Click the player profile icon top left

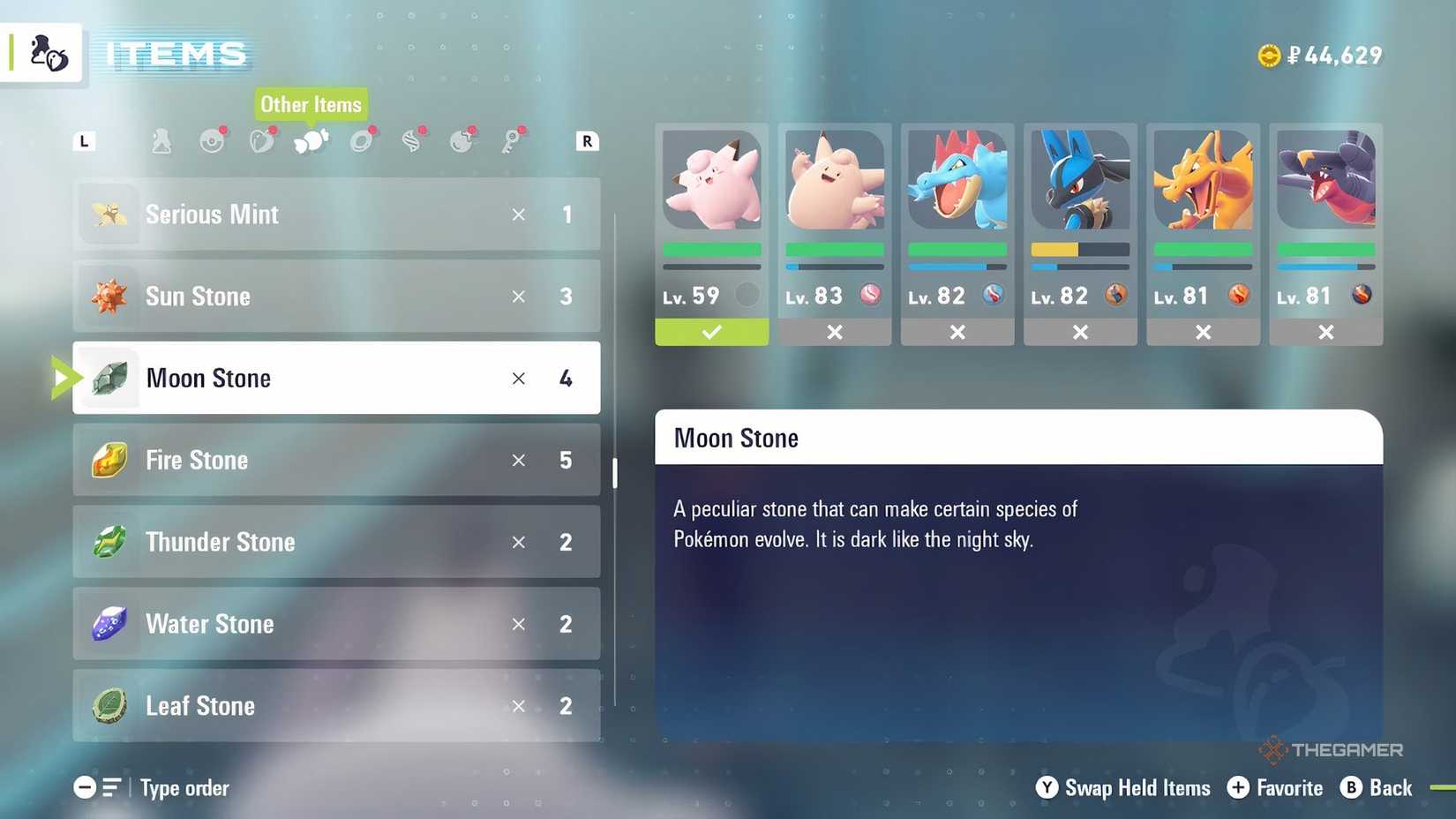(x=42, y=52)
